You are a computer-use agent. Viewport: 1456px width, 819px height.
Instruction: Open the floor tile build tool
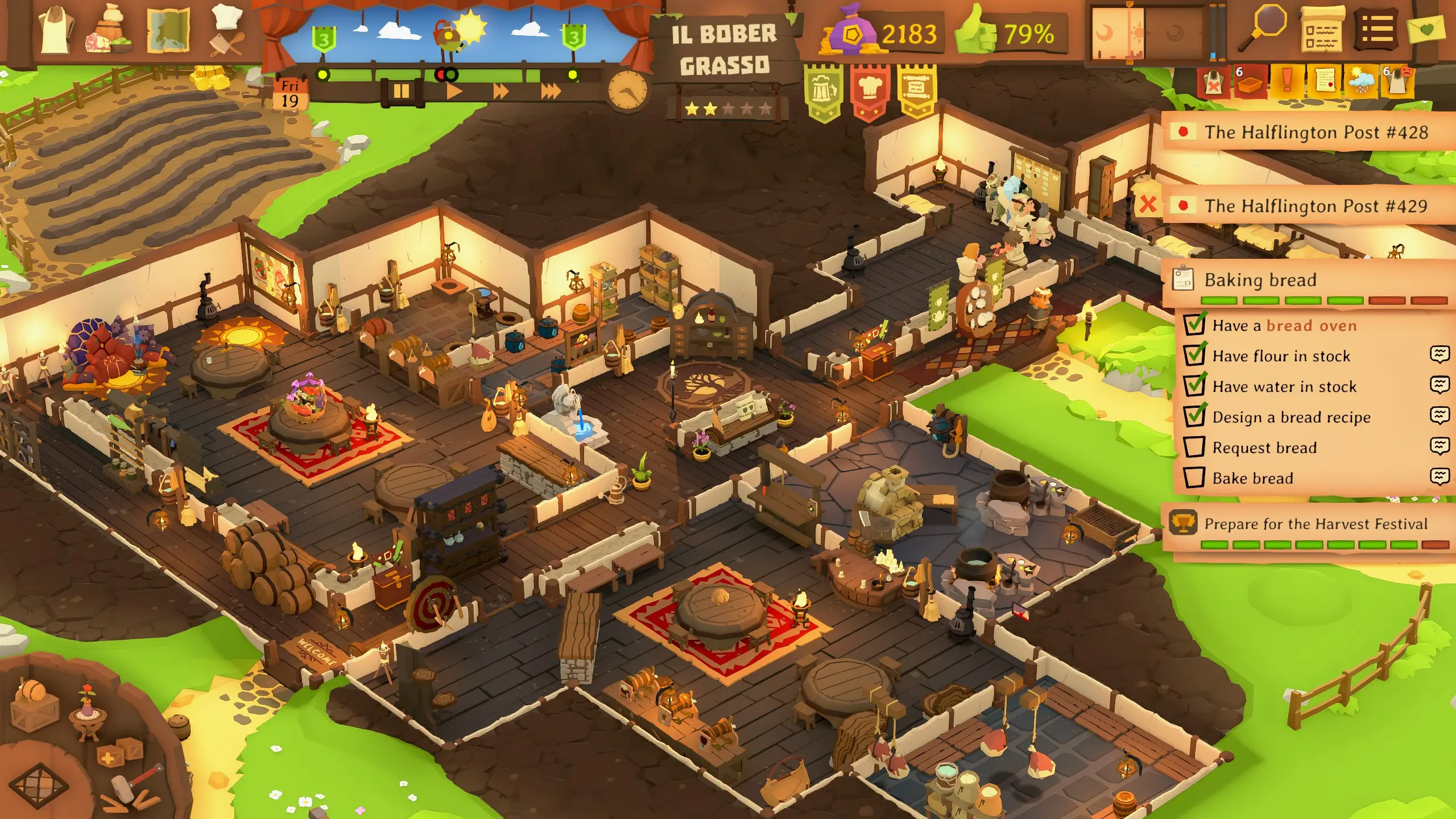pos(39,785)
